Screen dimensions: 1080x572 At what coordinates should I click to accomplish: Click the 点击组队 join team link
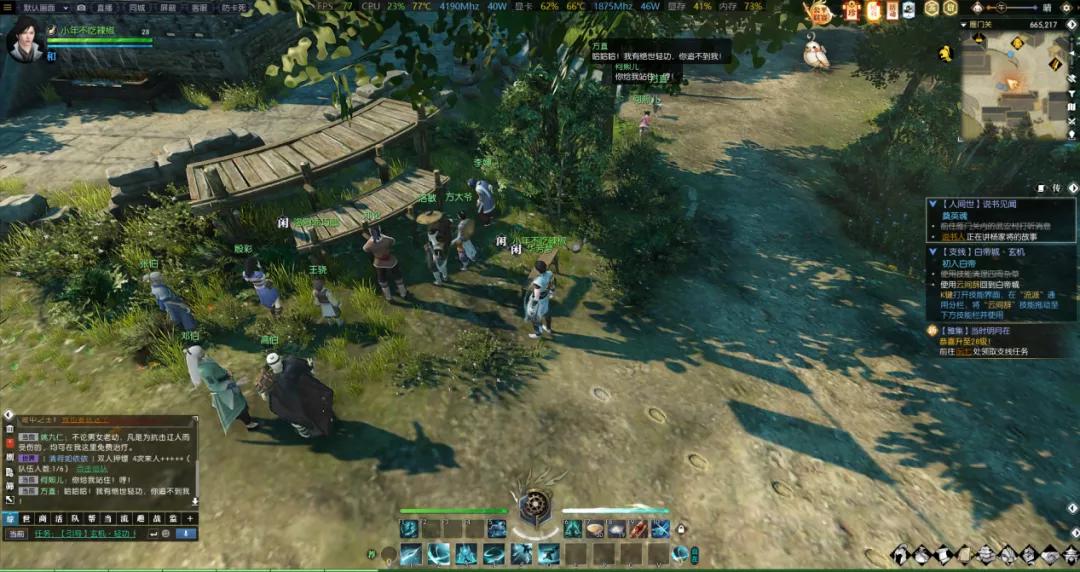pyautogui.click(x=92, y=468)
